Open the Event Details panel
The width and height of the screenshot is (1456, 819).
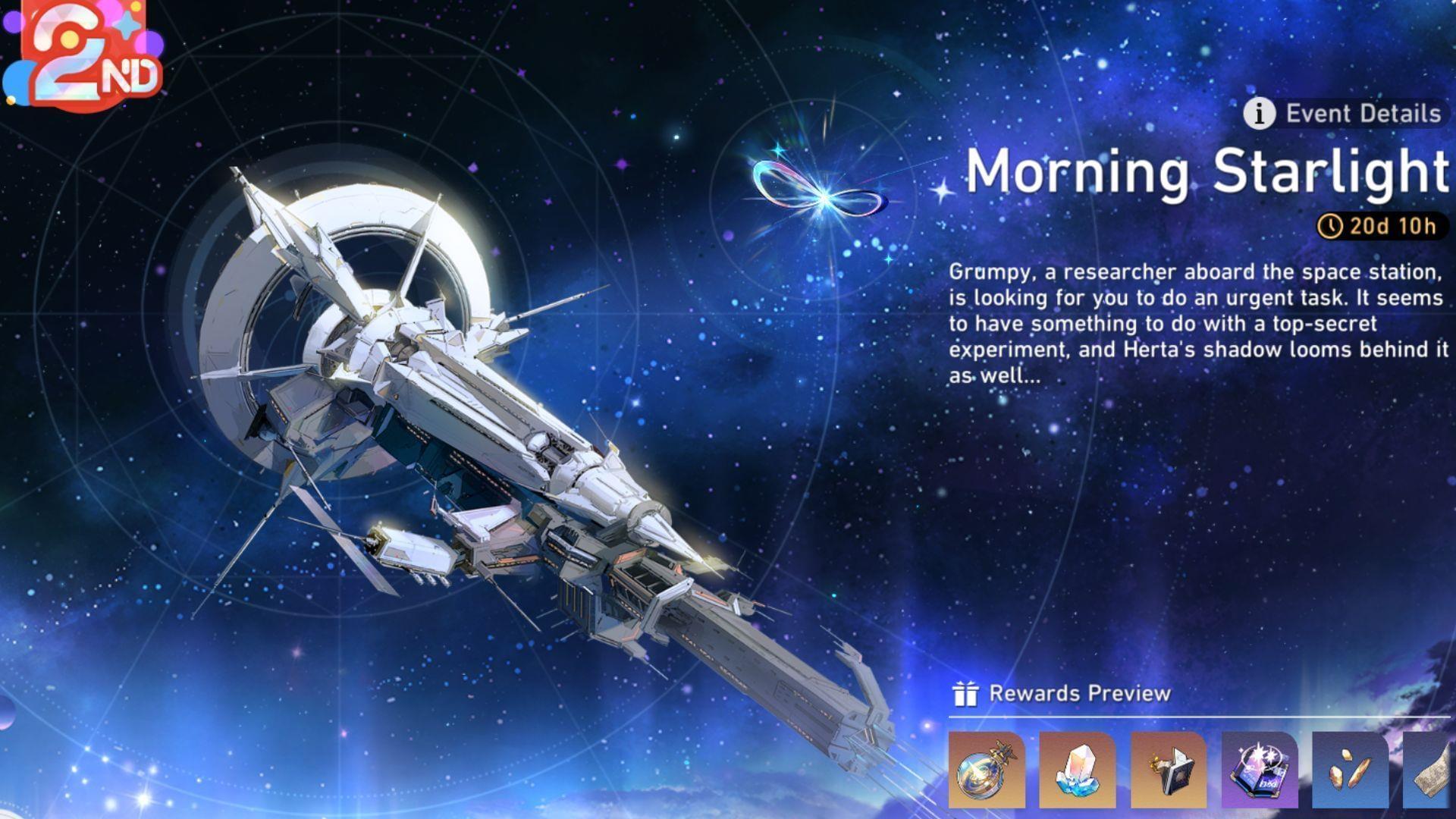click(1357, 115)
